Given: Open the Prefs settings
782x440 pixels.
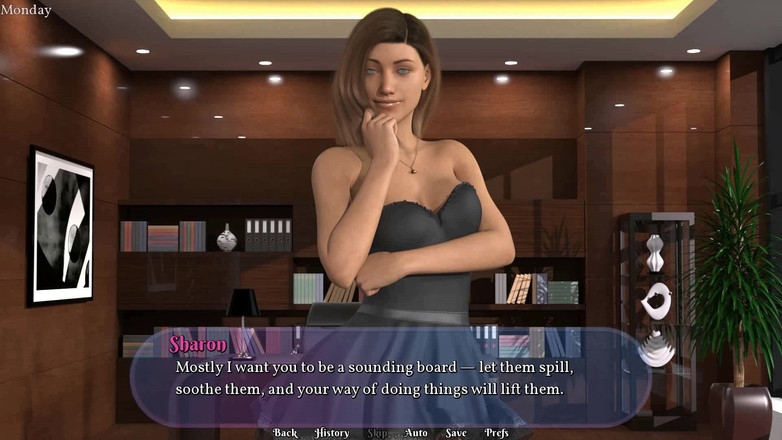Looking at the screenshot, I should tap(497, 433).
